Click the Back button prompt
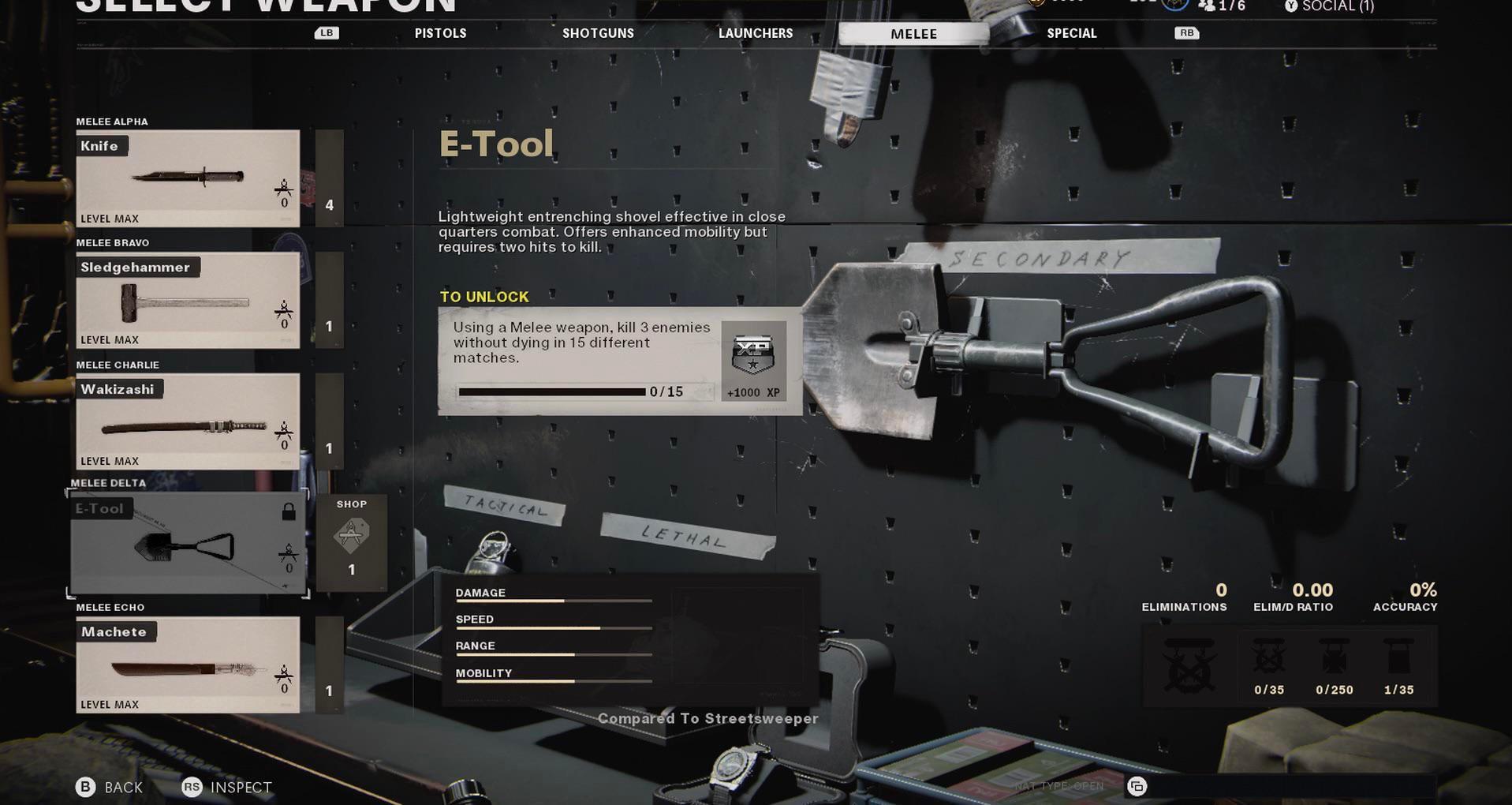The height and width of the screenshot is (805, 1512). point(108,786)
